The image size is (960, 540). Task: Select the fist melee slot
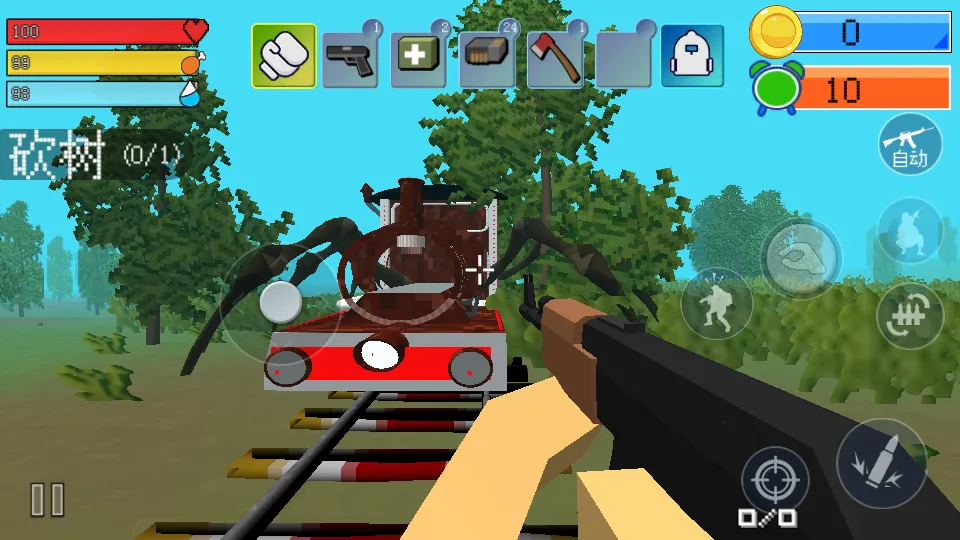(x=284, y=56)
